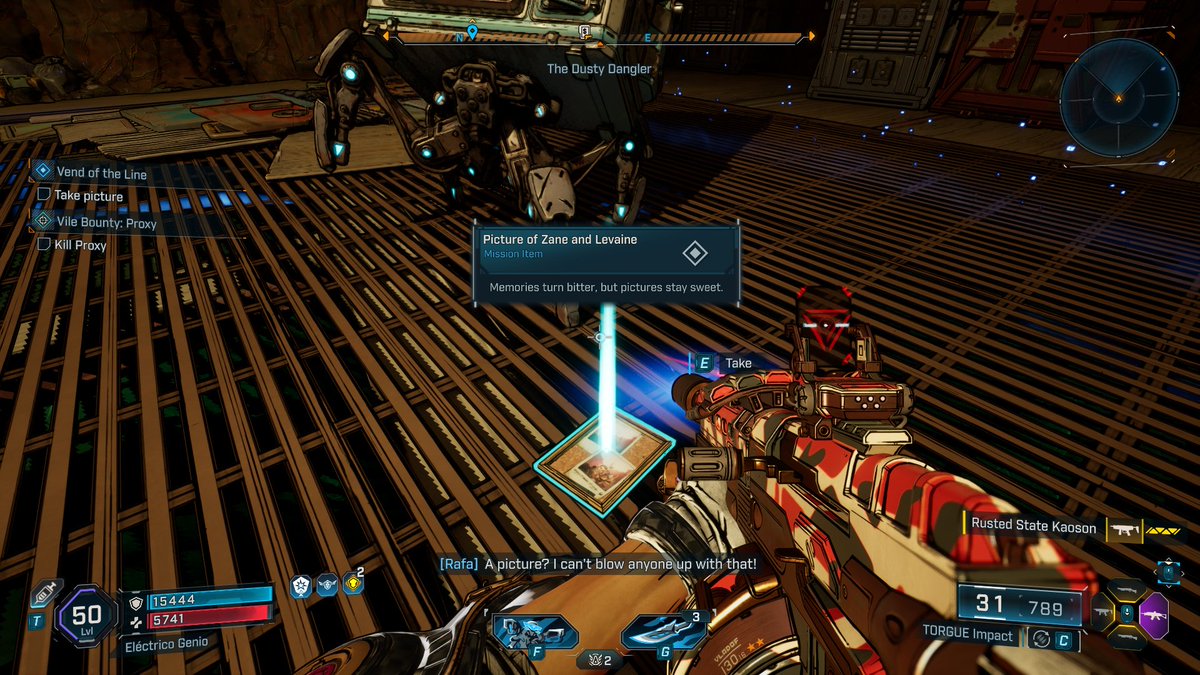Screen dimensions: 1200x675
Task: Click the Picture of Zane and Levaine tooltip
Action: pyautogui.click(x=606, y=264)
